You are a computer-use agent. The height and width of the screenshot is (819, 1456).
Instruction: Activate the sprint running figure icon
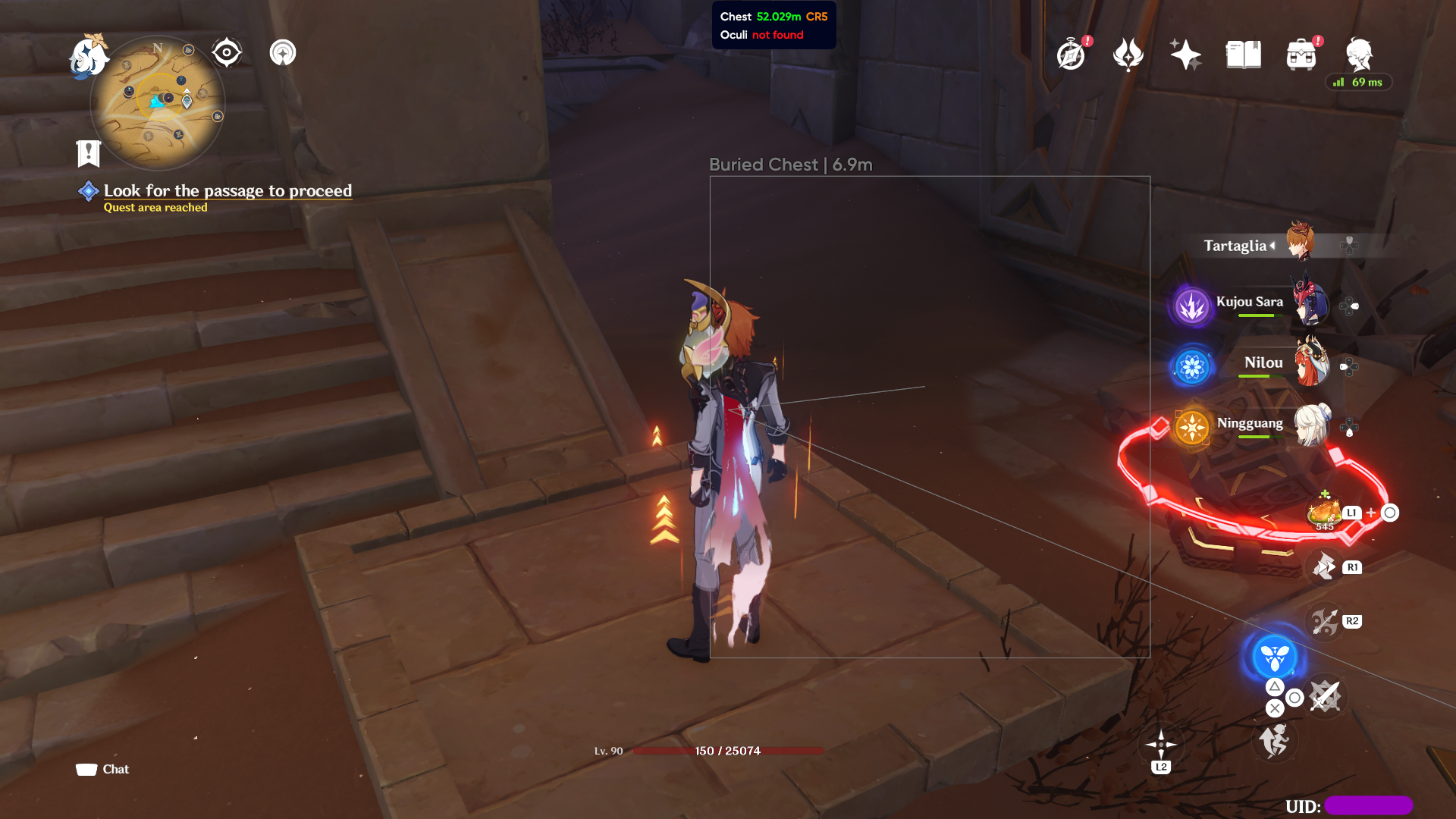coord(1275,740)
